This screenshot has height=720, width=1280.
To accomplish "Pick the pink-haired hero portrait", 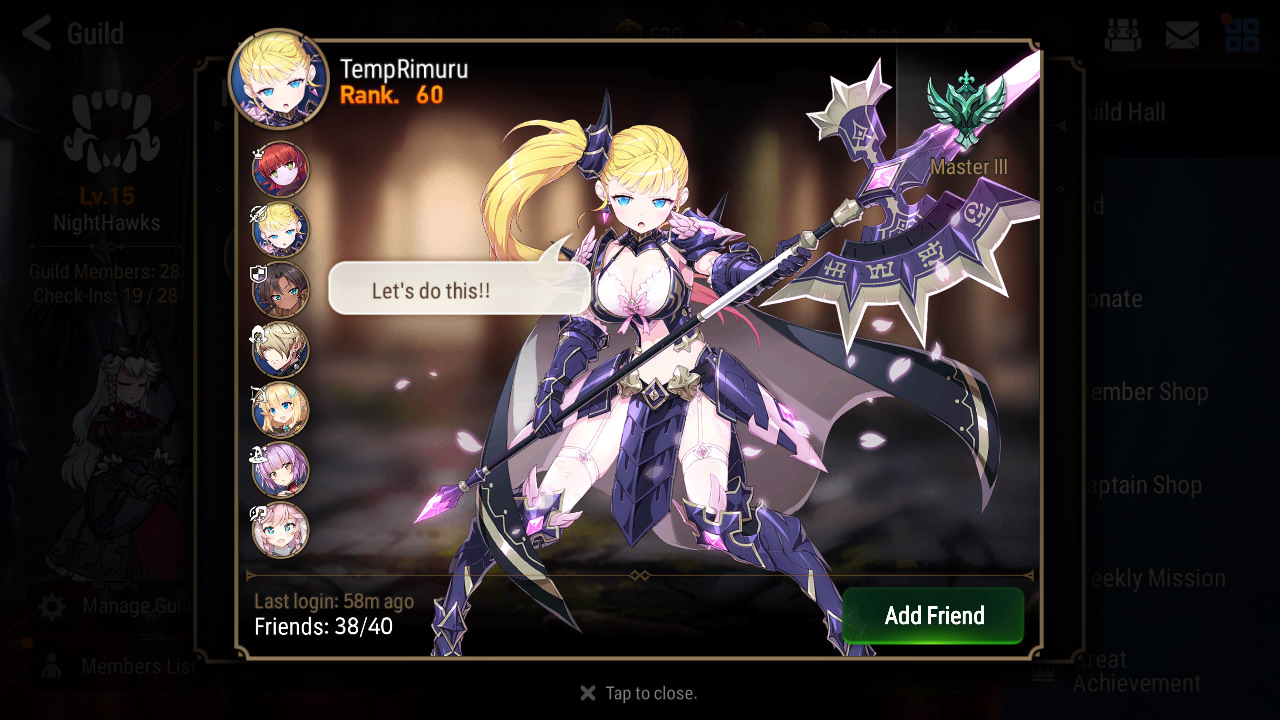I will point(280,530).
